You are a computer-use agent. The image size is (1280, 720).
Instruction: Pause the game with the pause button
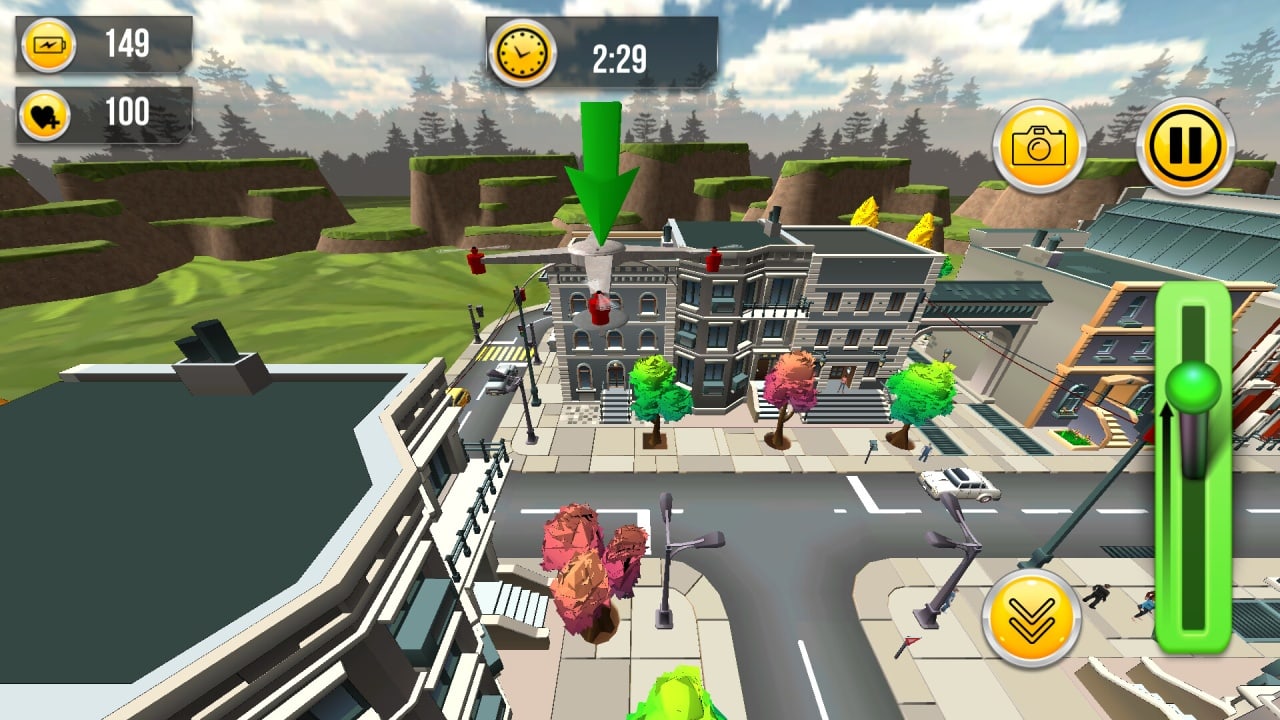(x=1185, y=146)
